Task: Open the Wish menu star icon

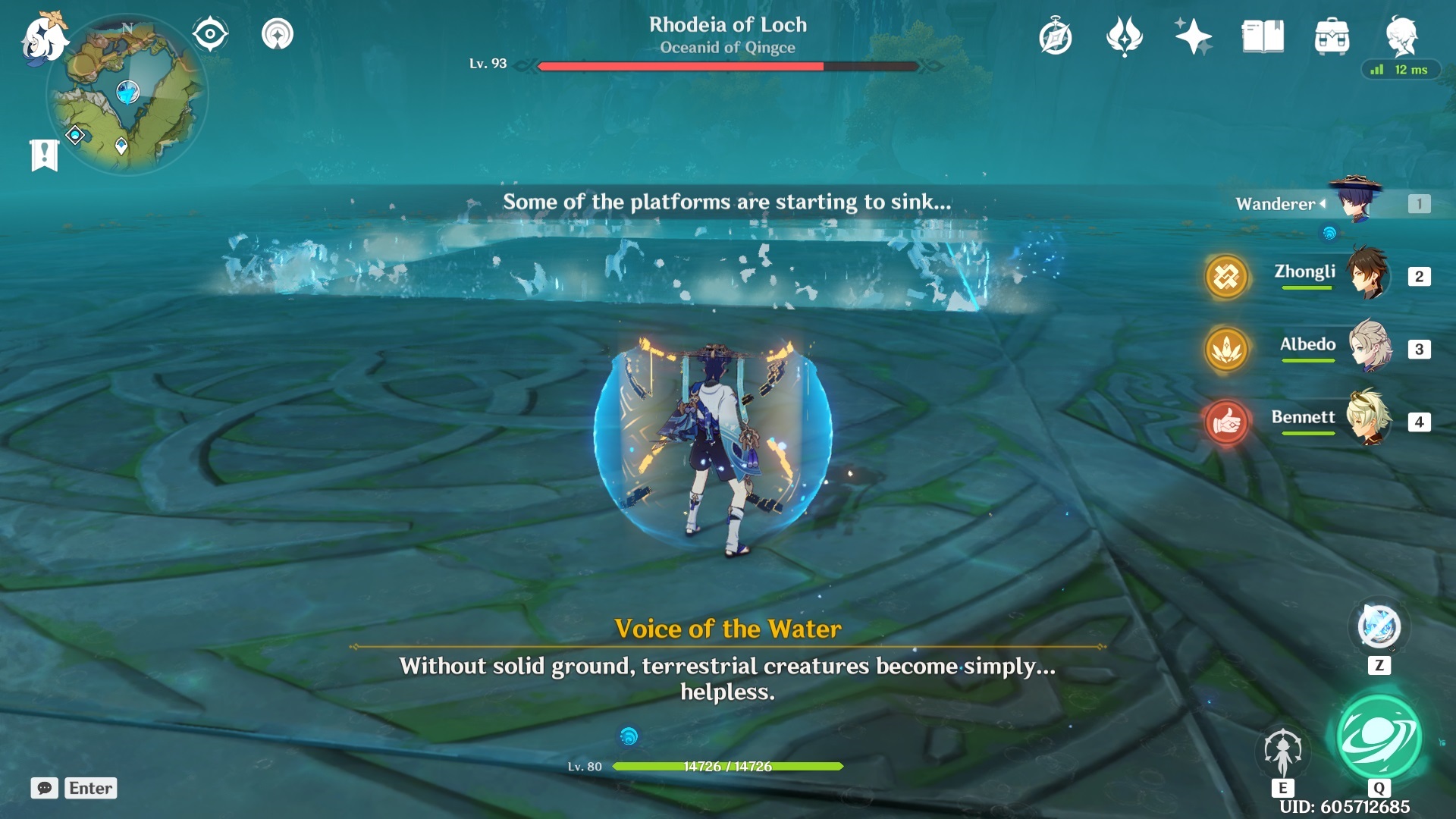Action: point(1193,35)
